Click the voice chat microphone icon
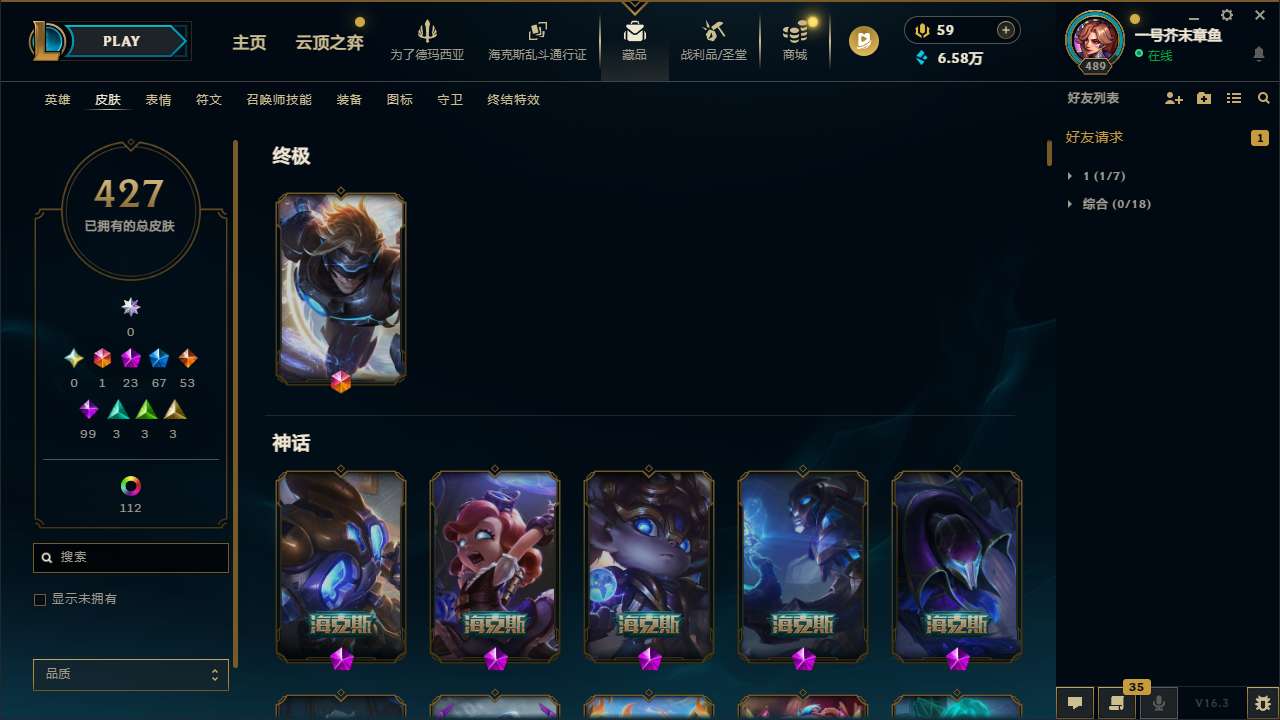The height and width of the screenshot is (720, 1280). click(x=1158, y=703)
